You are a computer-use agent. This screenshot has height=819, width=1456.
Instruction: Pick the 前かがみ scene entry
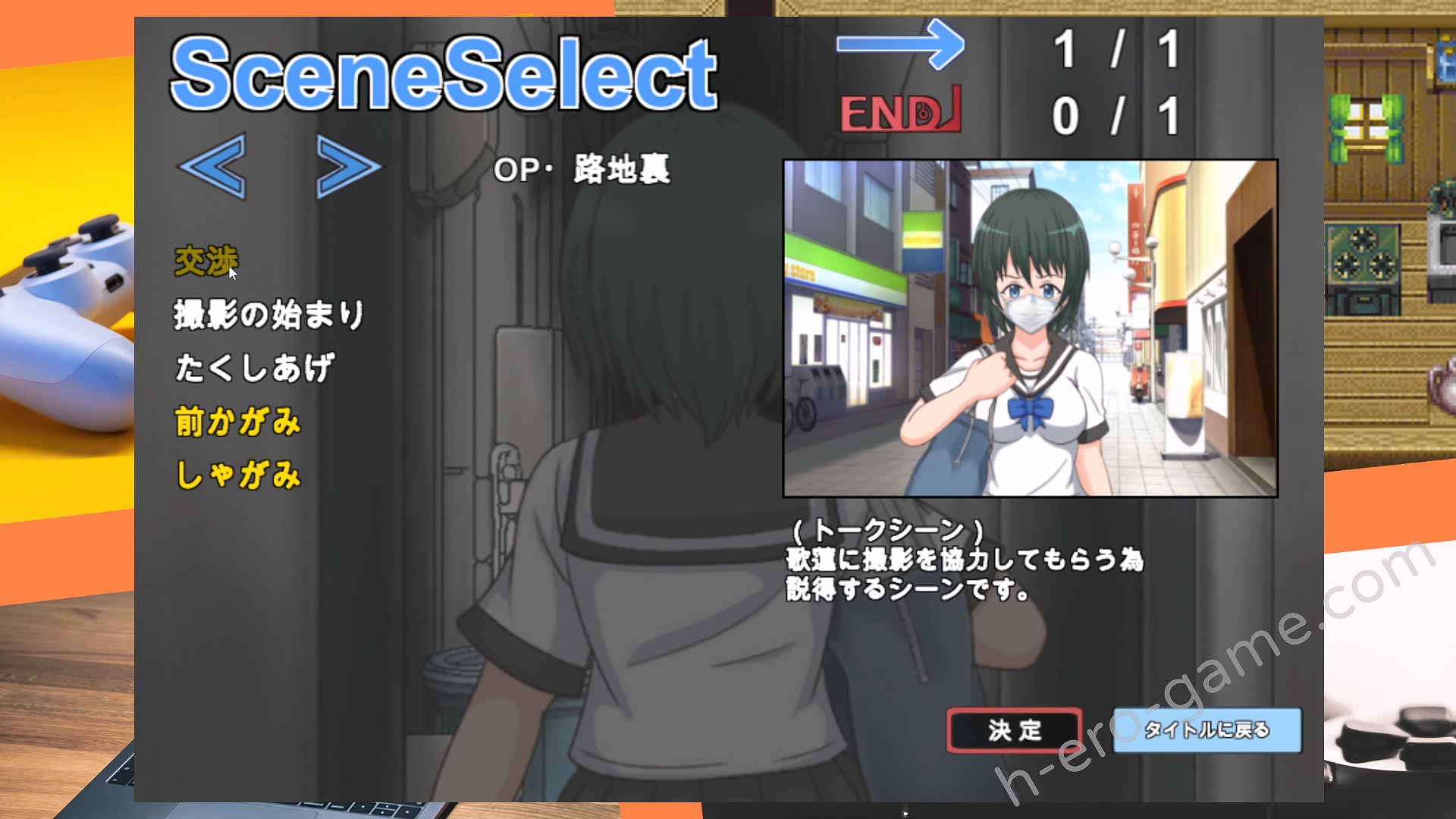[x=238, y=422]
